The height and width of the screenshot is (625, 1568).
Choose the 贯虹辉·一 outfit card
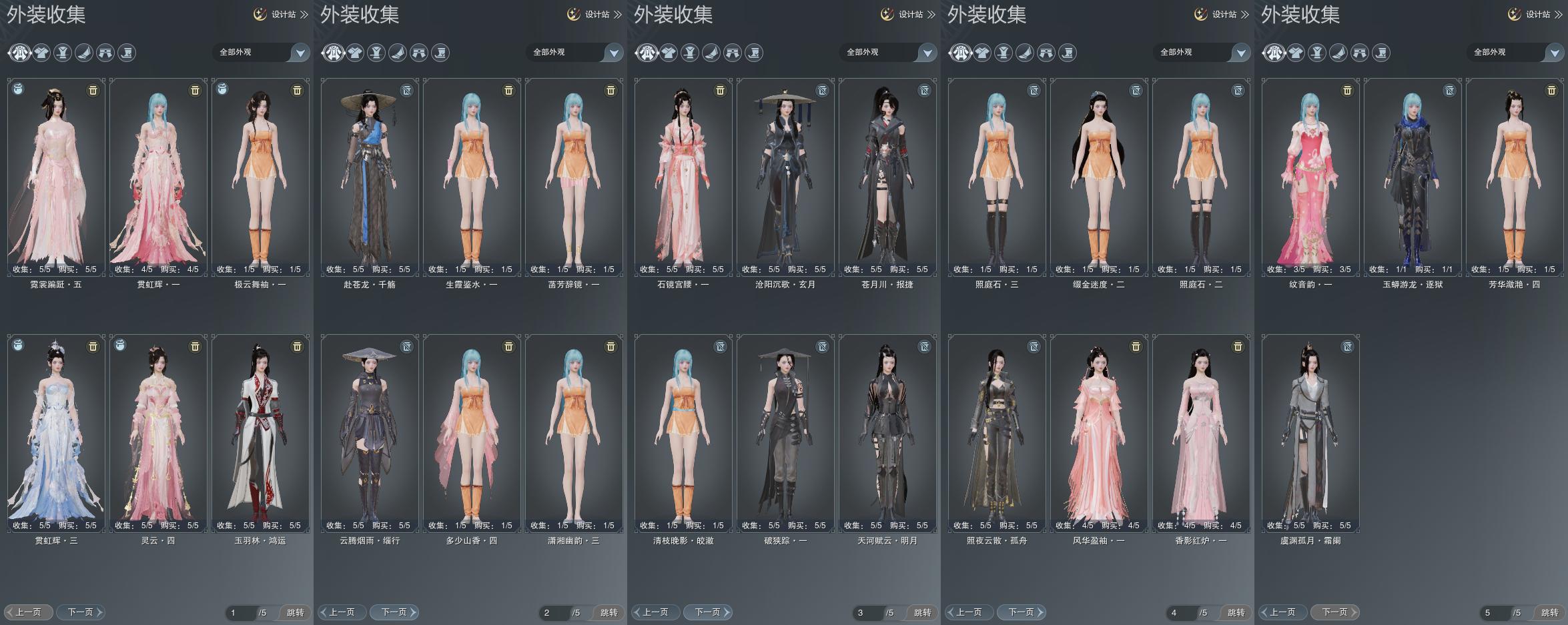click(158, 177)
